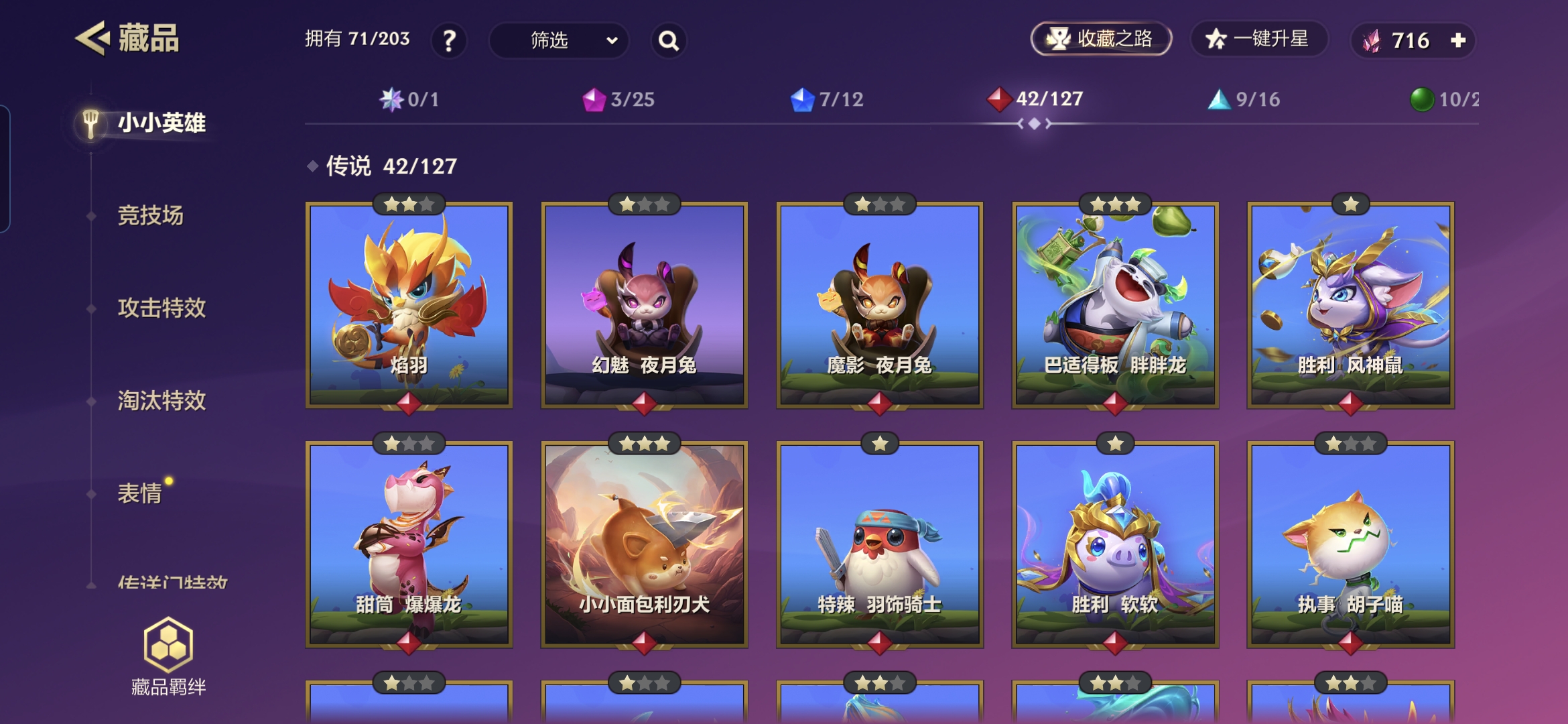Screen dimensions: 1568x724
Task: Open the 竞技场 arena category
Action: pos(150,216)
